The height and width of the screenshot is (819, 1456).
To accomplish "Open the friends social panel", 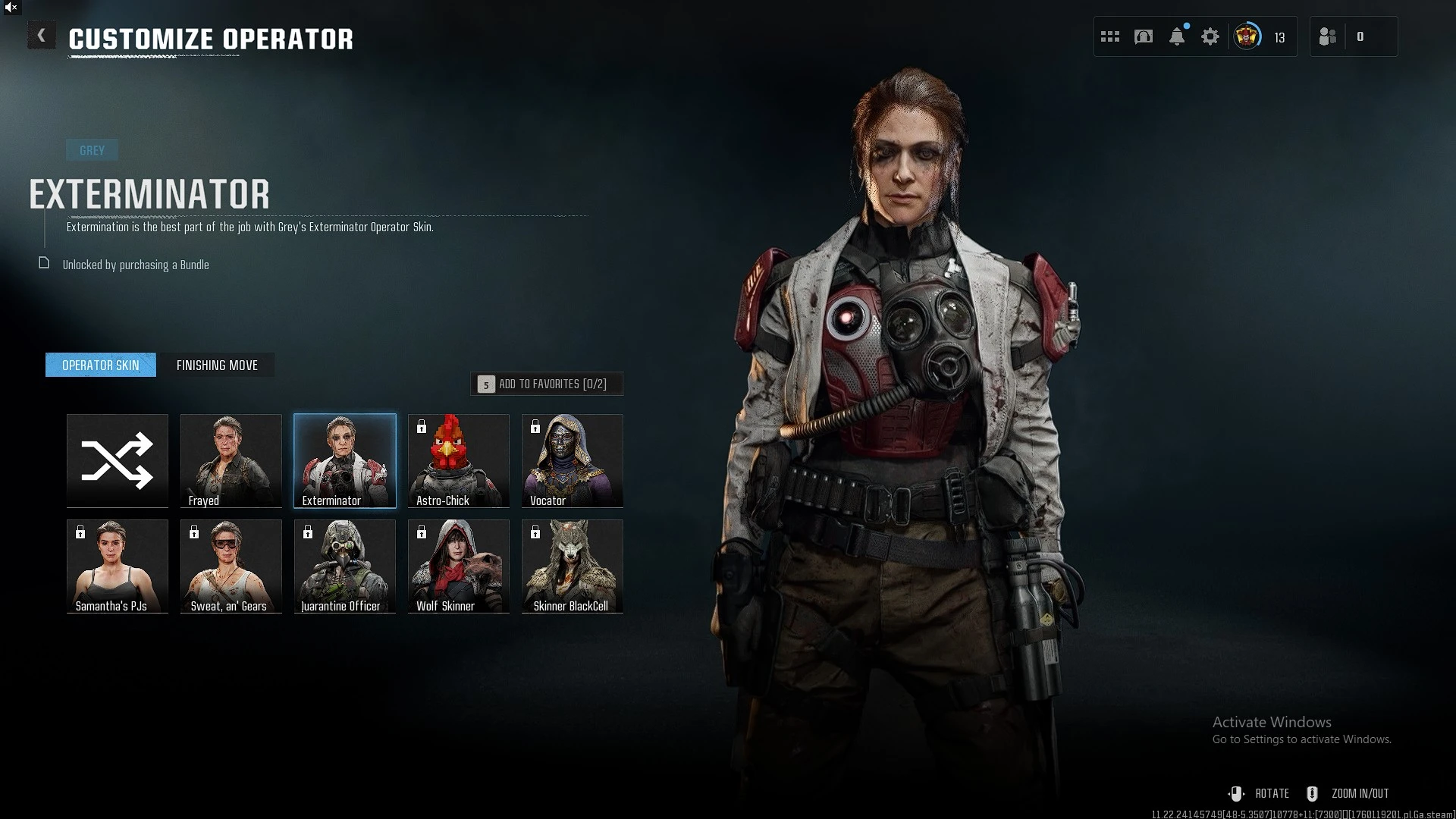I will pos(1328,36).
